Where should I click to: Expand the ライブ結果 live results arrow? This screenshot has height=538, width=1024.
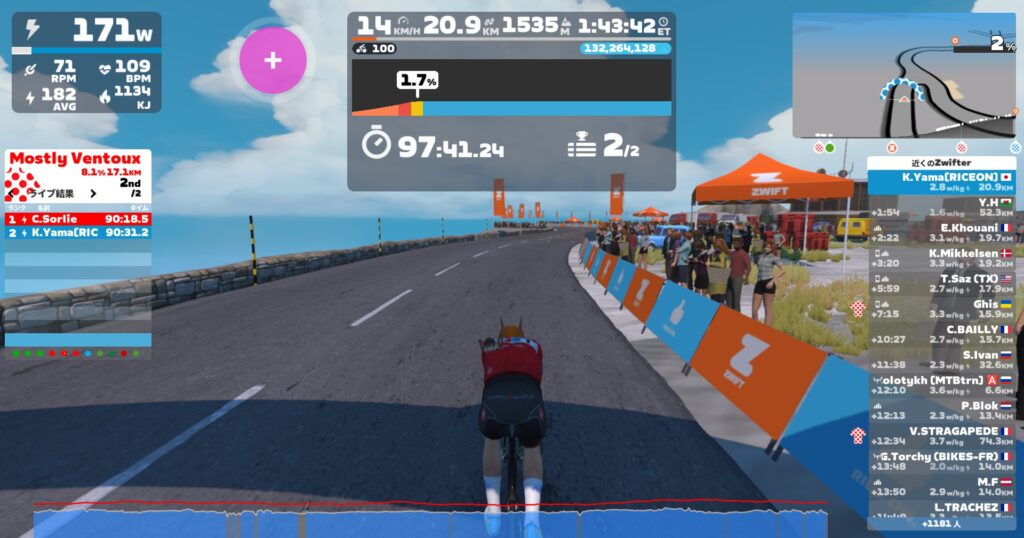tap(93, 194)
